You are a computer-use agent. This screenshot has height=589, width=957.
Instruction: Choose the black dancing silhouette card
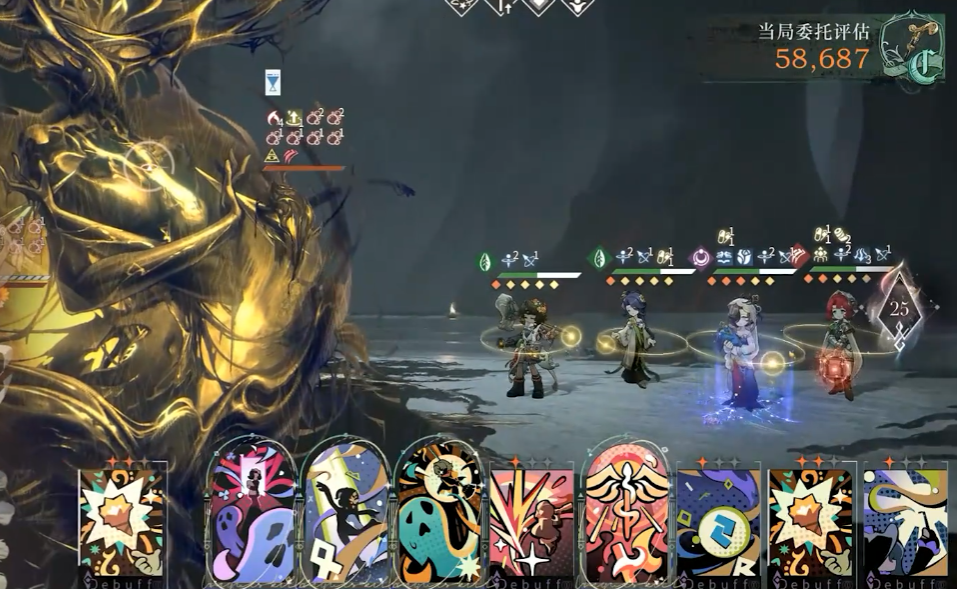[346, 515]
